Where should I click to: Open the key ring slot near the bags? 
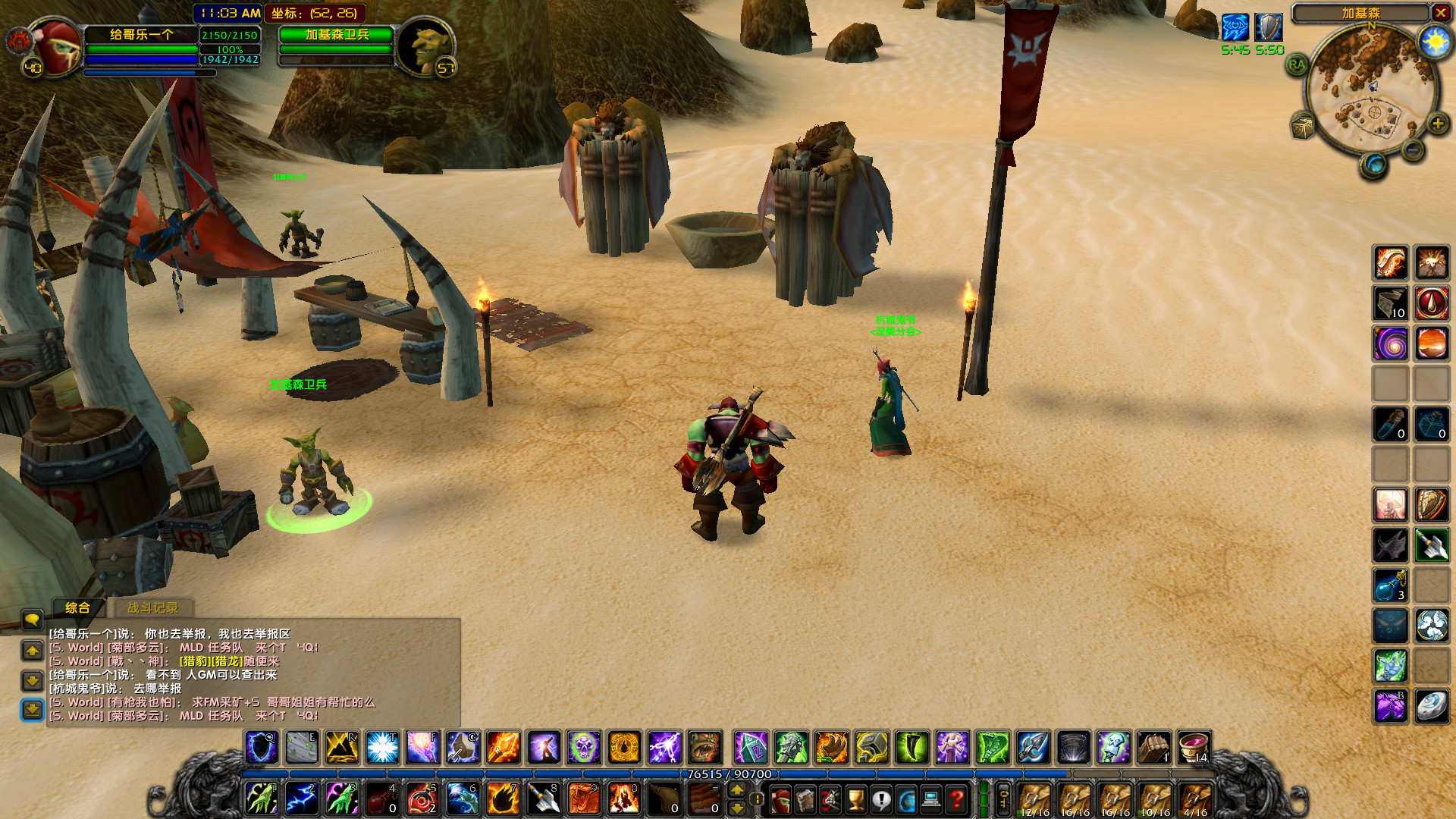click(1005, 800)
